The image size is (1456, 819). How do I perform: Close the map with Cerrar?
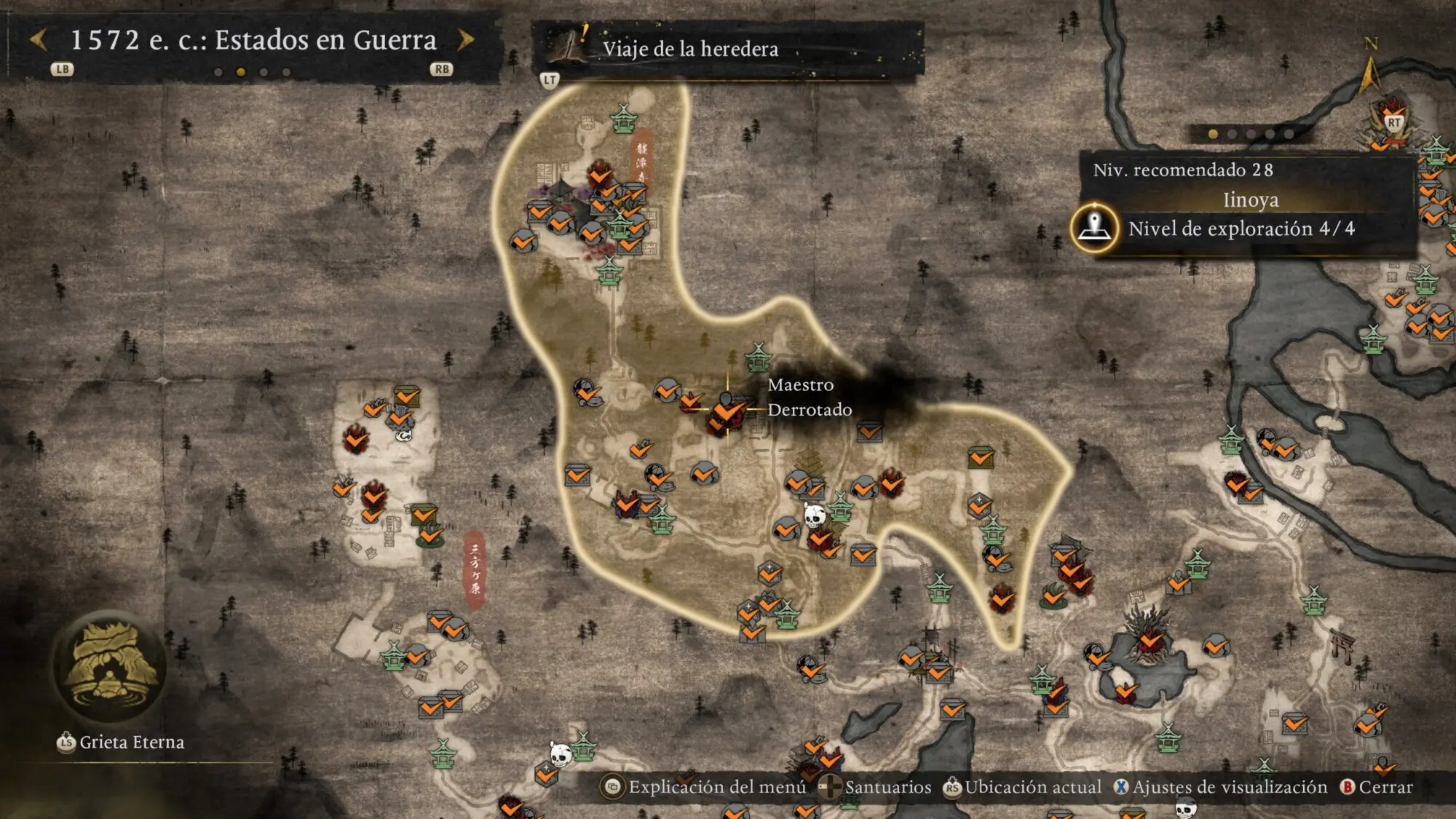click(1377, 787)
